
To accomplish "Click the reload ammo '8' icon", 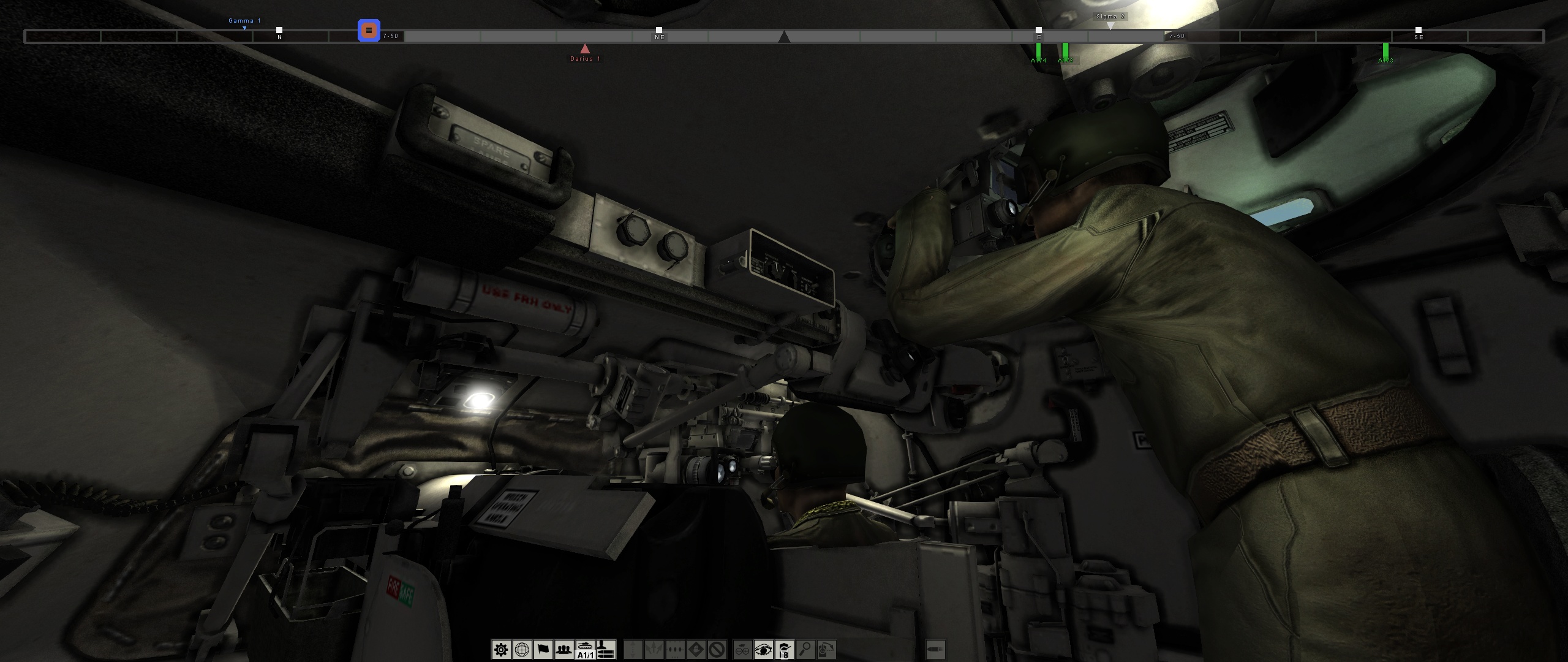I will point(784,649).
